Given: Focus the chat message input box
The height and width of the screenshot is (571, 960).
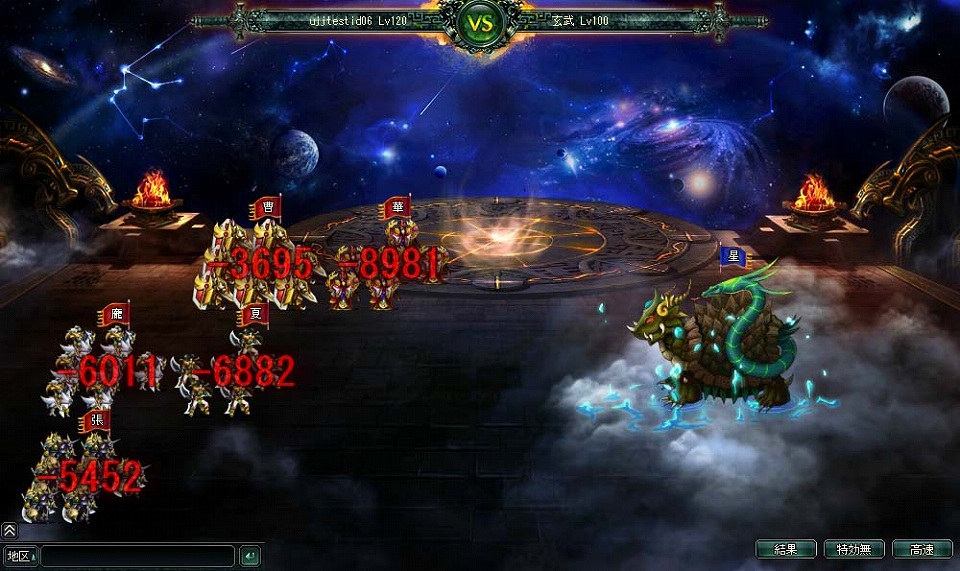Looking at the screenshot, I should click(138, 556).
